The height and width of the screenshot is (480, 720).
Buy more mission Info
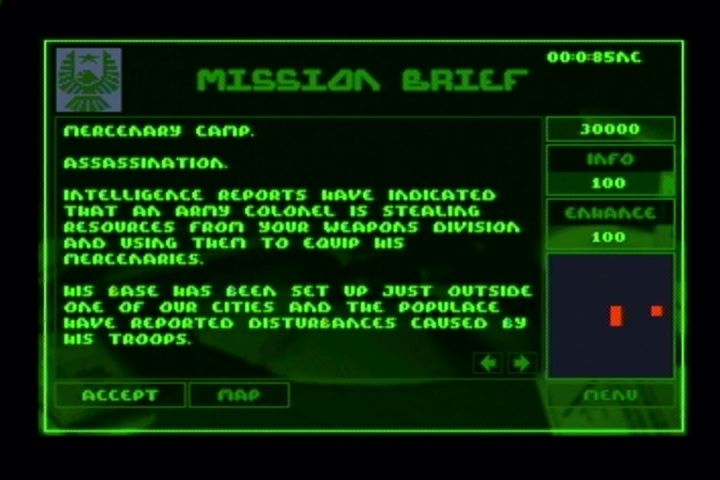pos(610,160)
